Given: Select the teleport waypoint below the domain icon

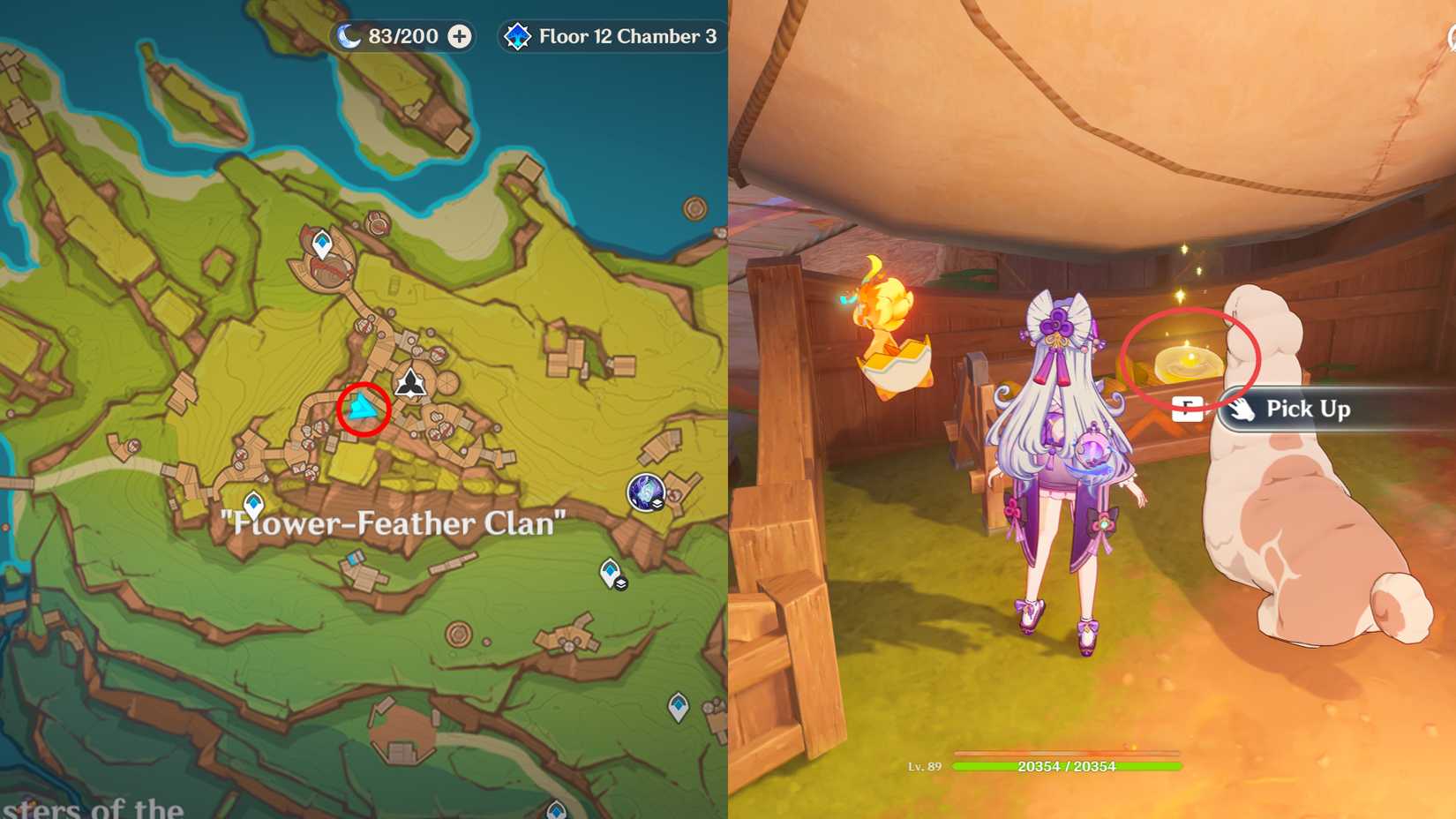Looking at the screenshot, I should (x=610, y=572).
